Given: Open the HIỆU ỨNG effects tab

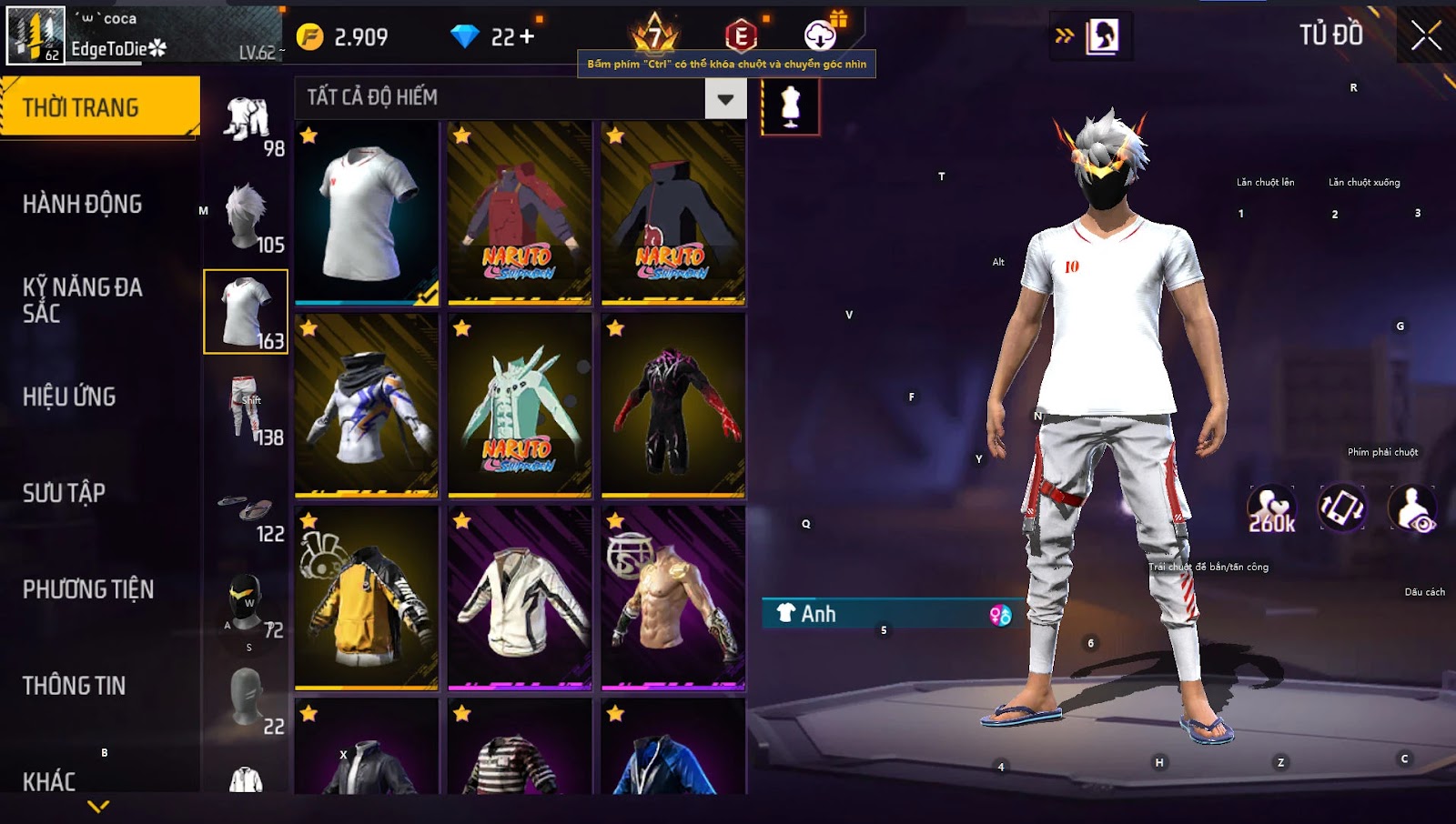Looking at the screenshot, I should [x=70, y=397].
